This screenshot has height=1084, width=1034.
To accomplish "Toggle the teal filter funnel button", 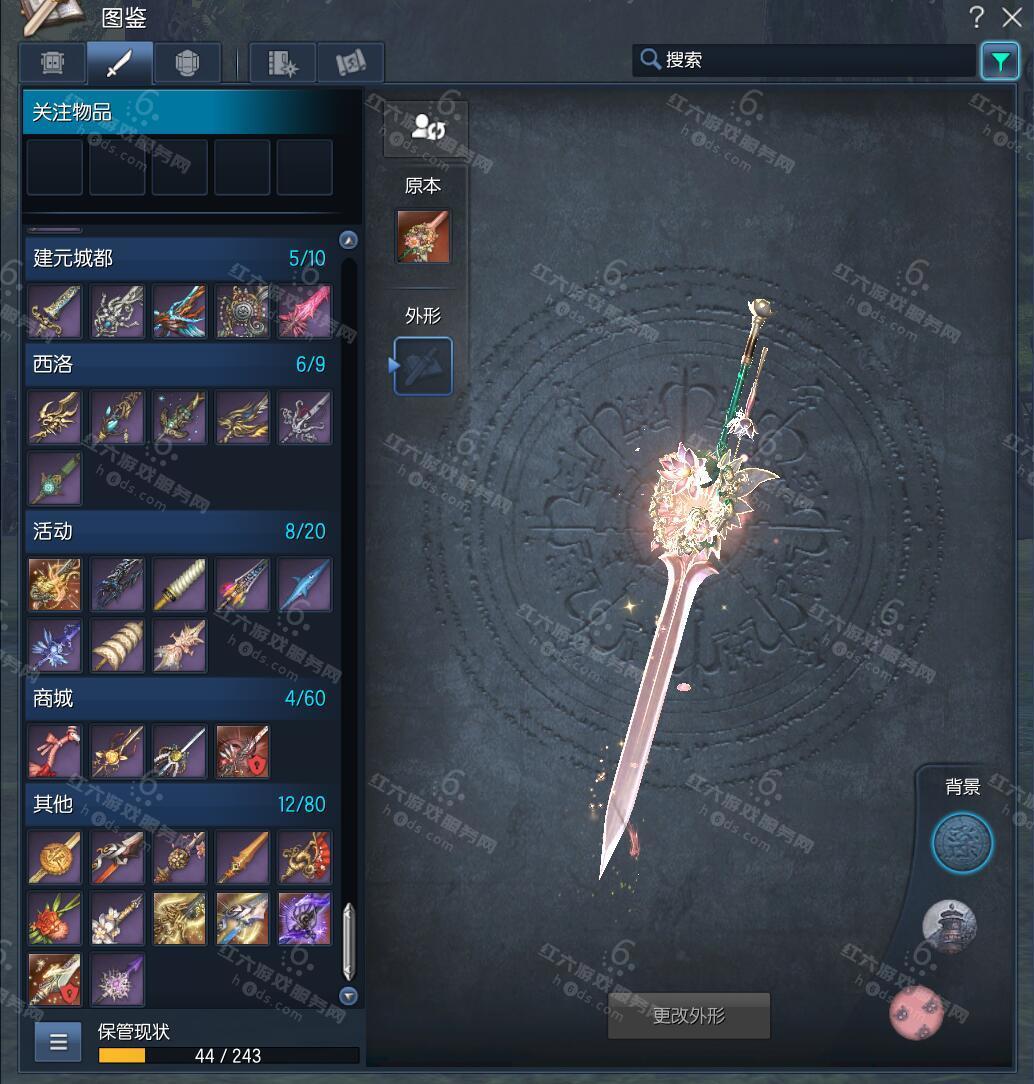I will (999, 61).
